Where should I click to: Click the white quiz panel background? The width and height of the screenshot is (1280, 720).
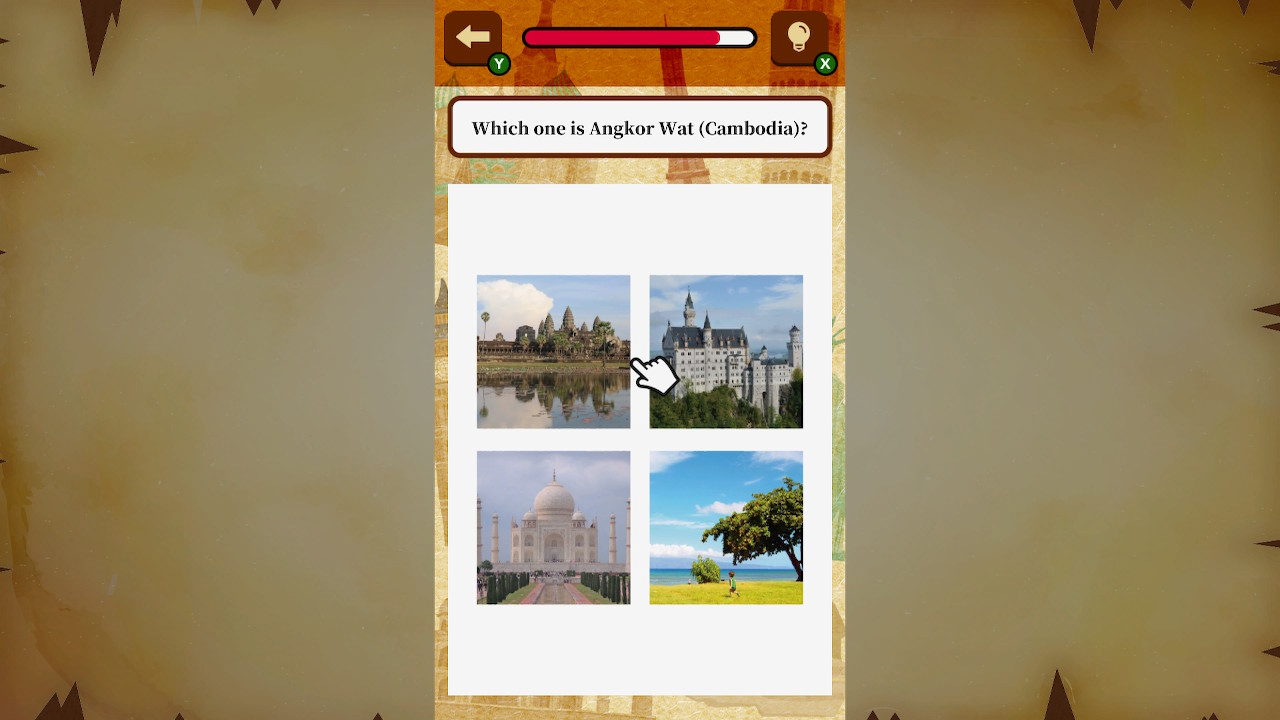click(x=640, y=650)
